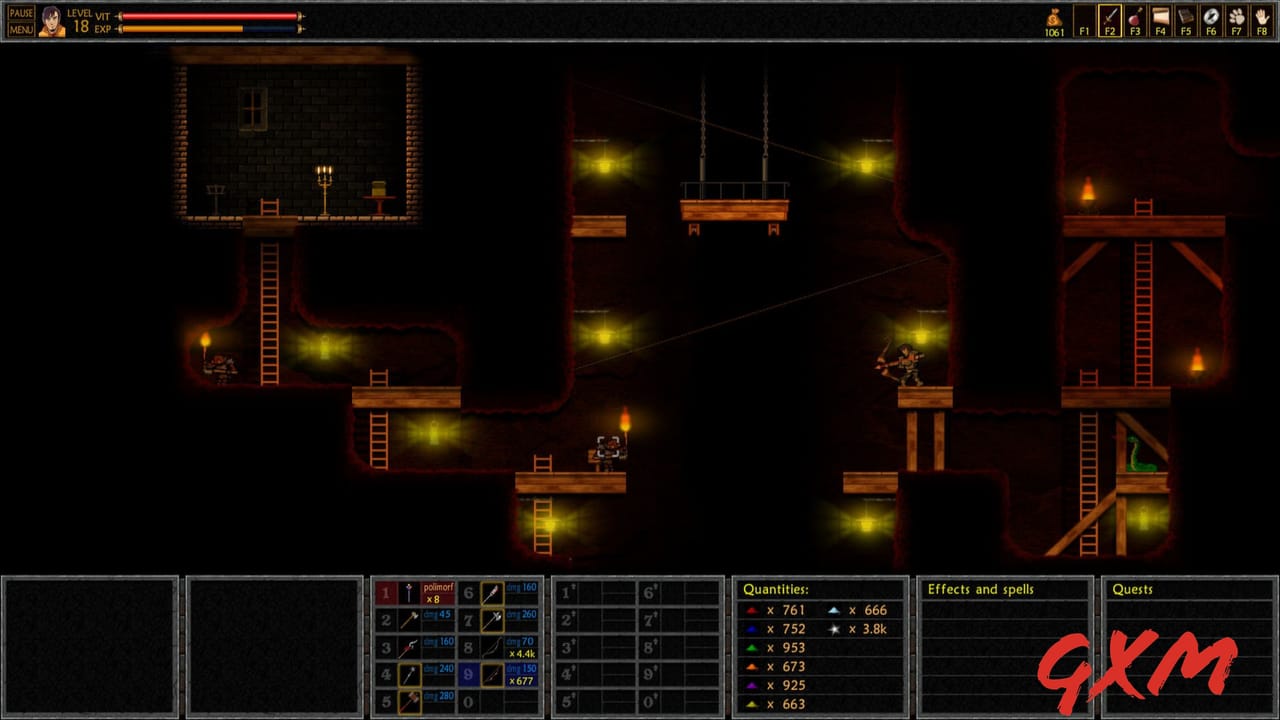The height and width of the screenshot is (720, 1280).
Task: Select the compass in slot F6
Action: click(x=1210, y=18)
